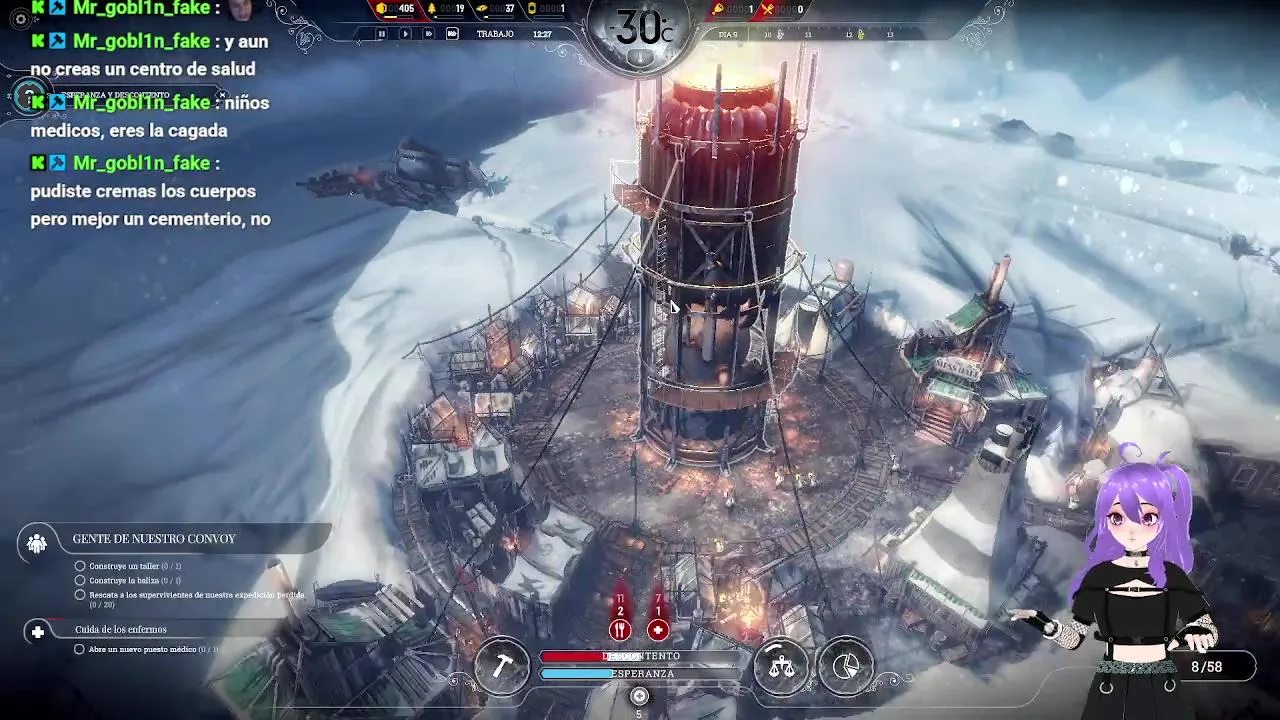Set time to normal speed

coord(405,34)
